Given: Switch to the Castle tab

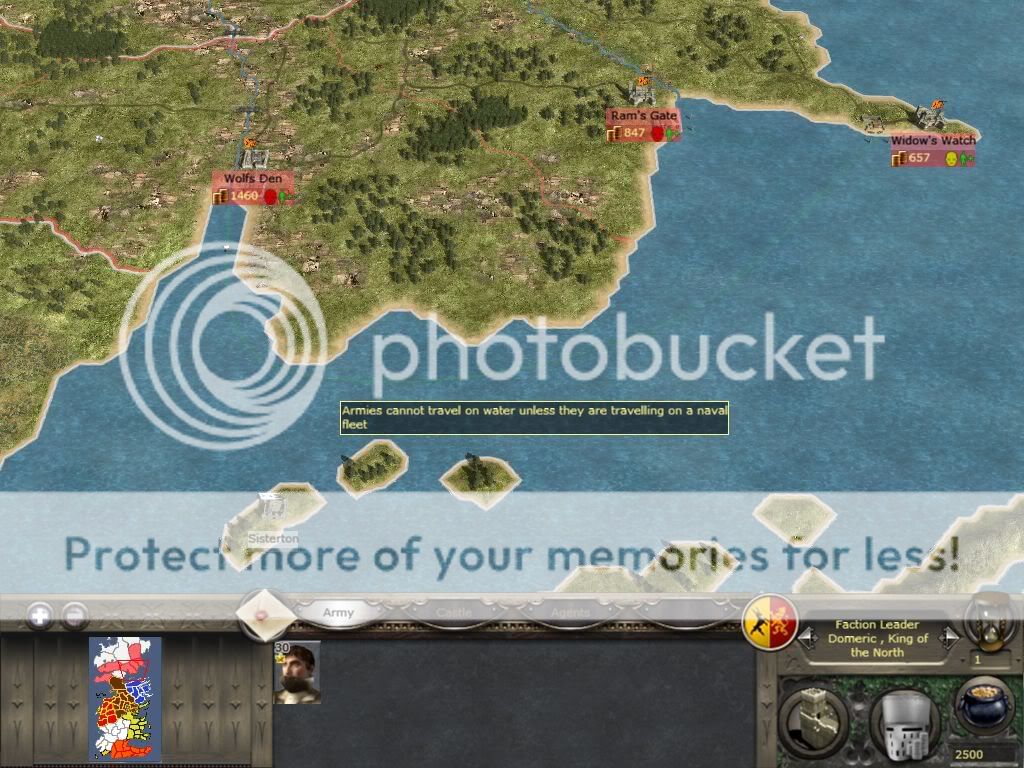Looking at the screenshot, I should click(x=454, y=612).
